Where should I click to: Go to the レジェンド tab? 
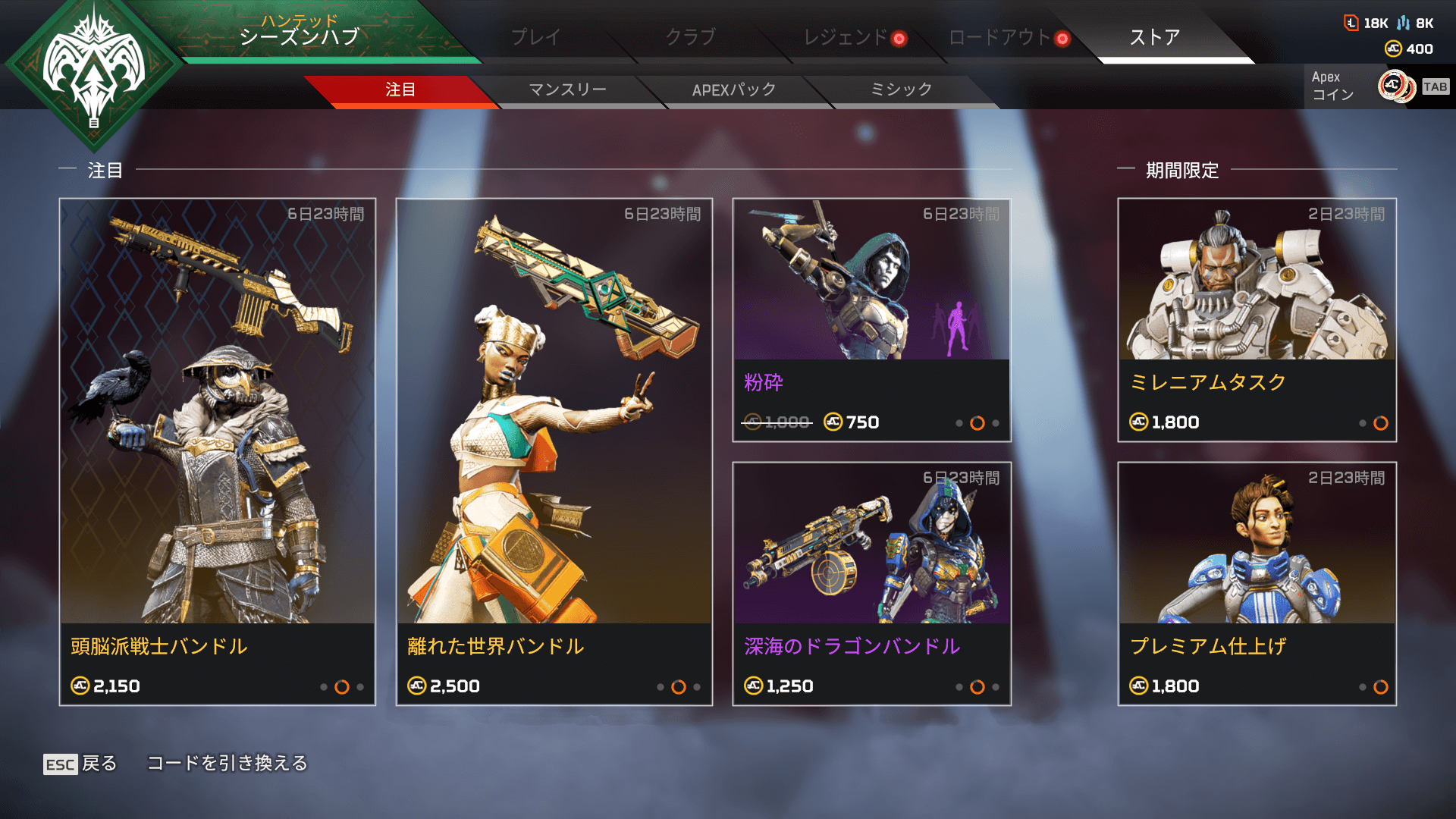click(846, 36)
